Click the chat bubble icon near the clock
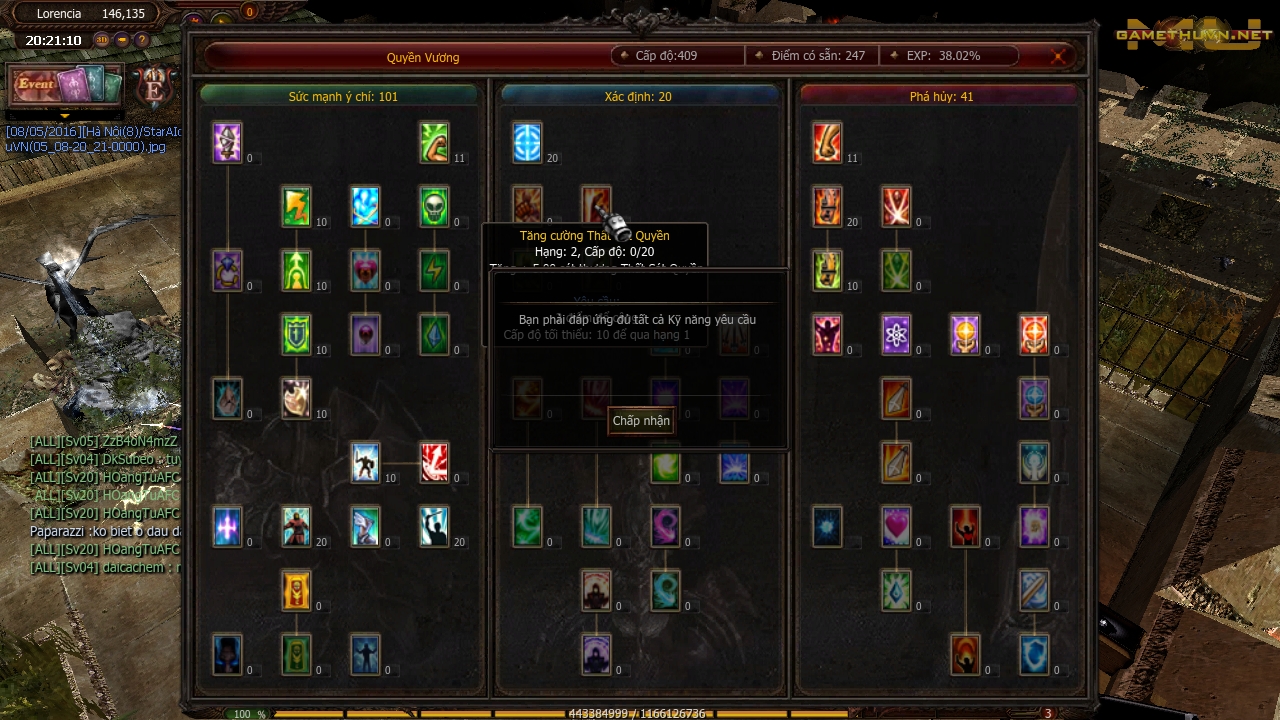The image size is (1280, 720). tap(121, 40)
